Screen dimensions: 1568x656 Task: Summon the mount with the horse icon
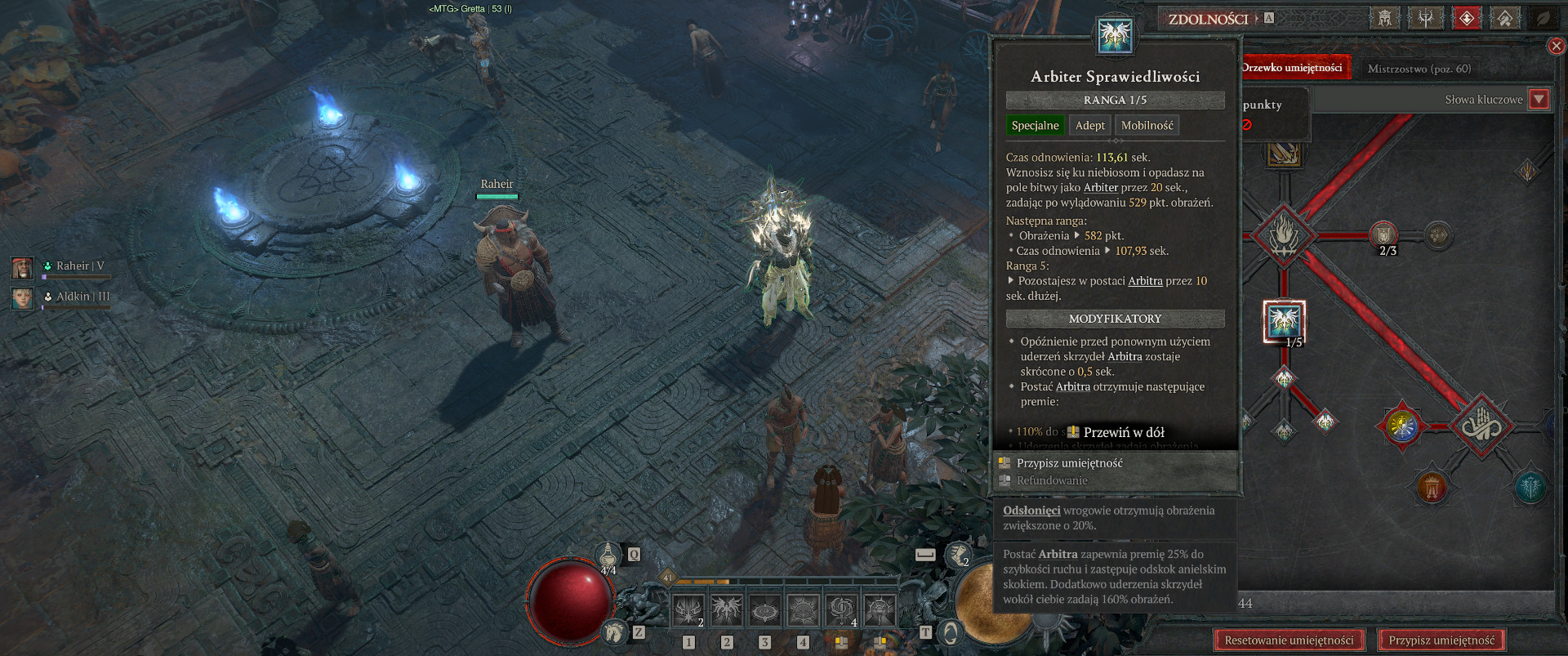coord(614,631)
